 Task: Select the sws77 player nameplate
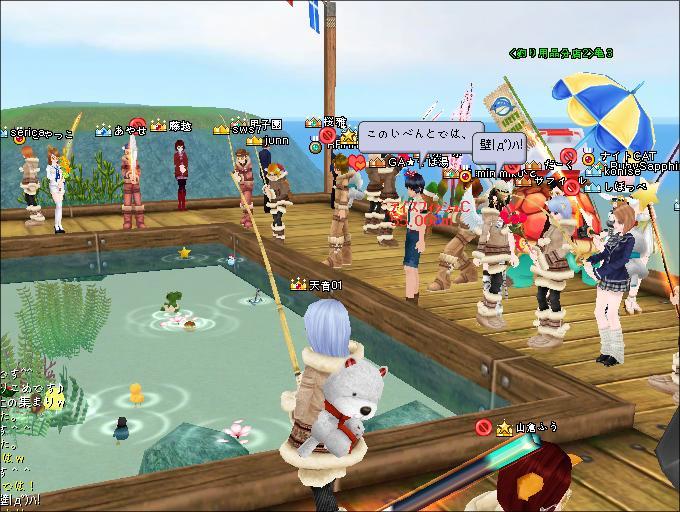coord(244,129)
